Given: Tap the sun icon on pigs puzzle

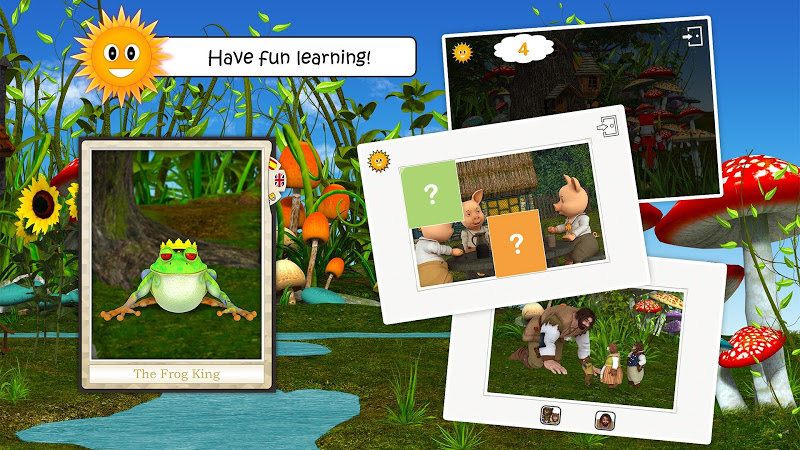Looking at the screenshot, I should pyautogui.click(x=378, y=159).
